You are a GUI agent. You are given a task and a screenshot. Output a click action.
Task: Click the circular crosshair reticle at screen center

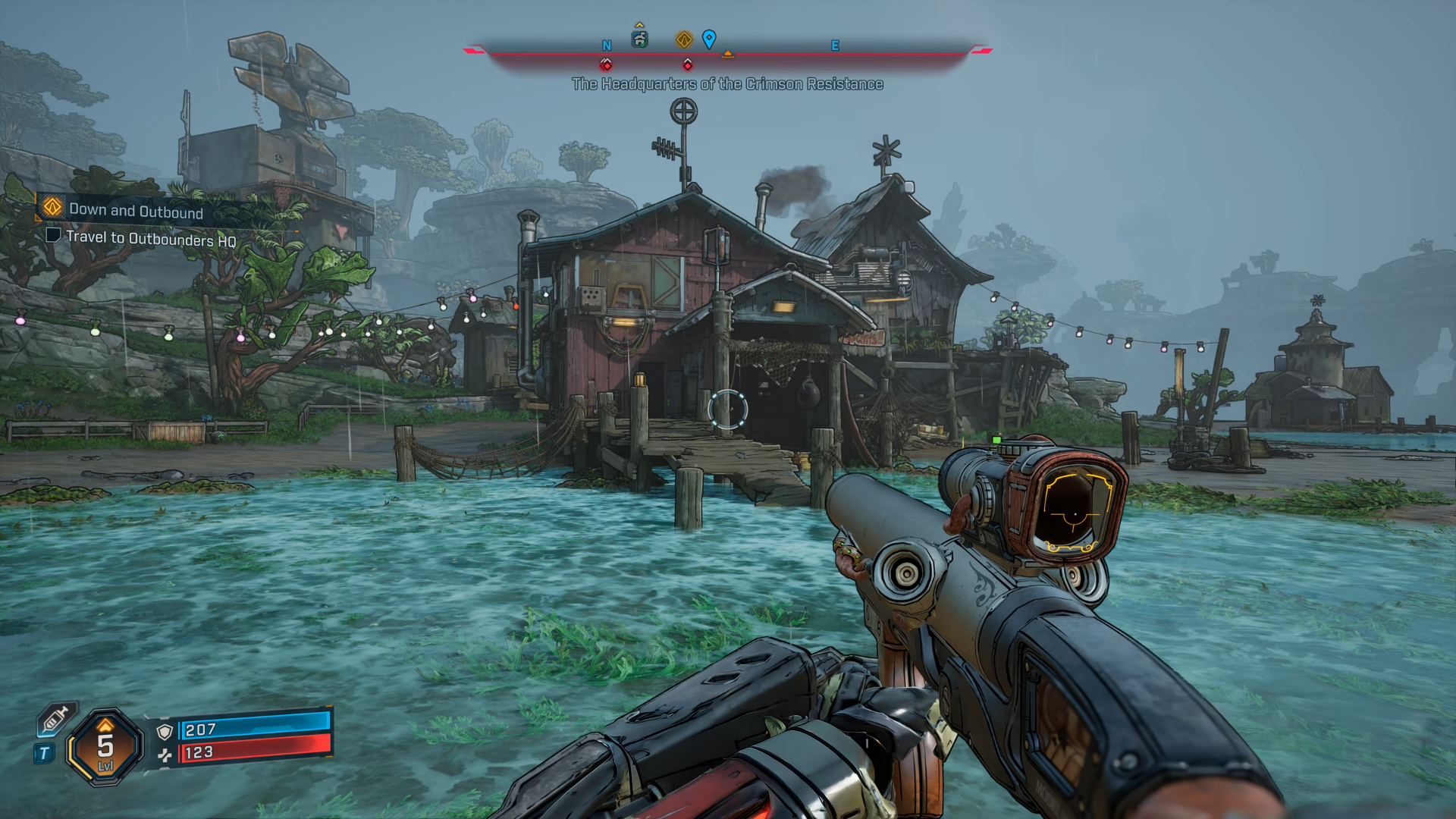point(728,409)
